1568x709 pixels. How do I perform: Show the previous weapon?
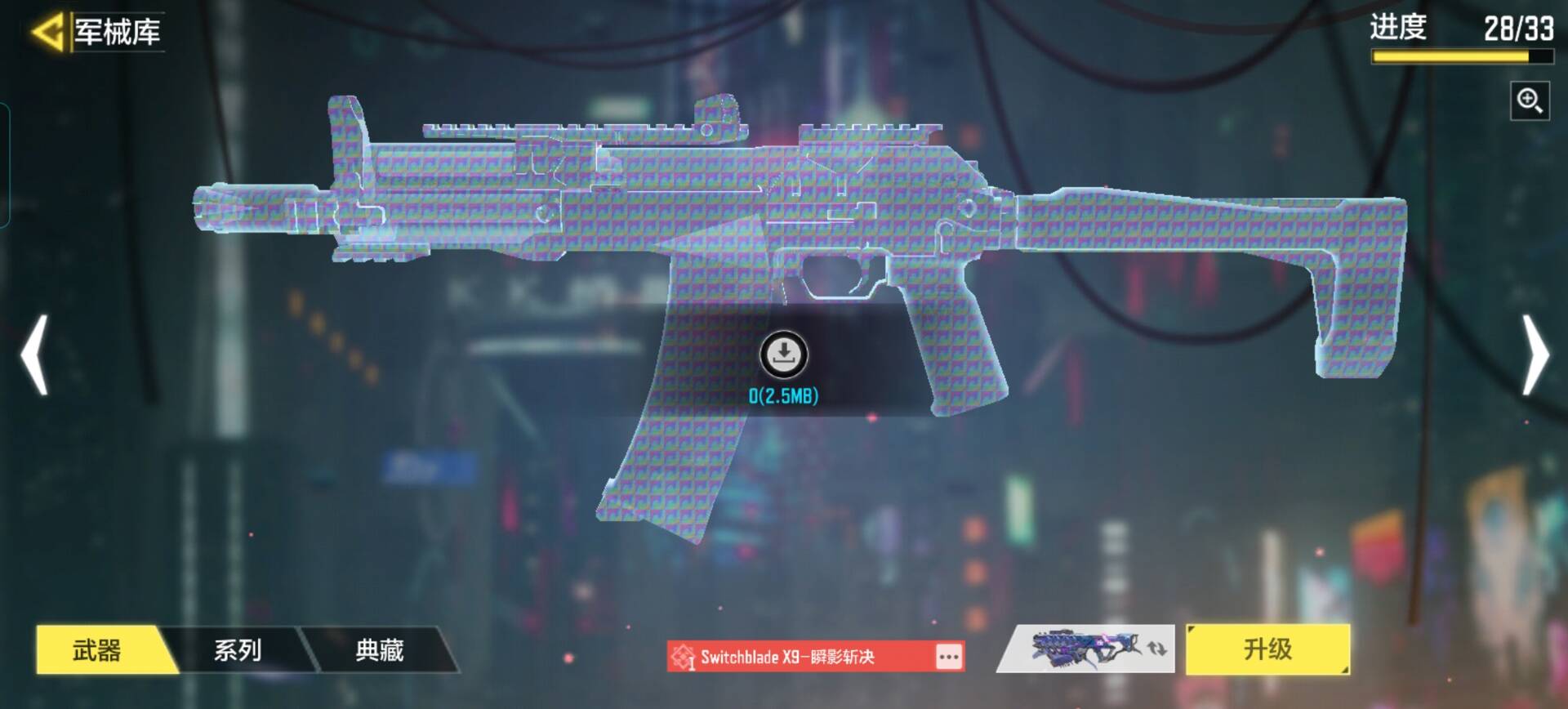tap(34, 354)
